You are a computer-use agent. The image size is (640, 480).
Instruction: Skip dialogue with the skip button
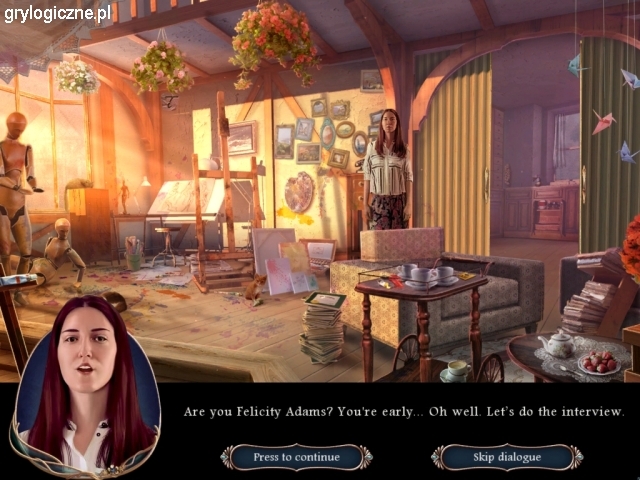pos(507,457)
